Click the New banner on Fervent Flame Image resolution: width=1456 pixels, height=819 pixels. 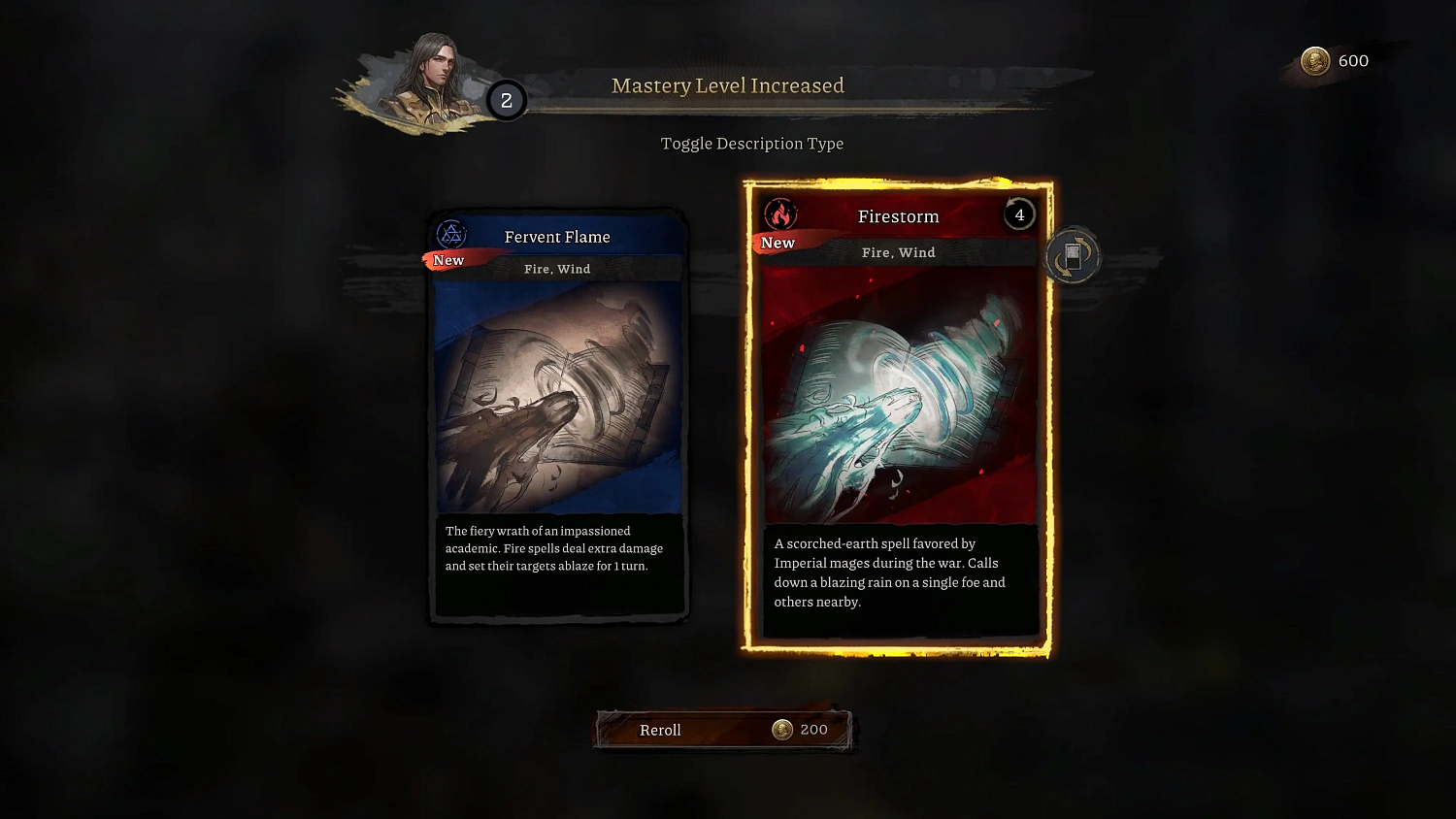coord(448,260)
